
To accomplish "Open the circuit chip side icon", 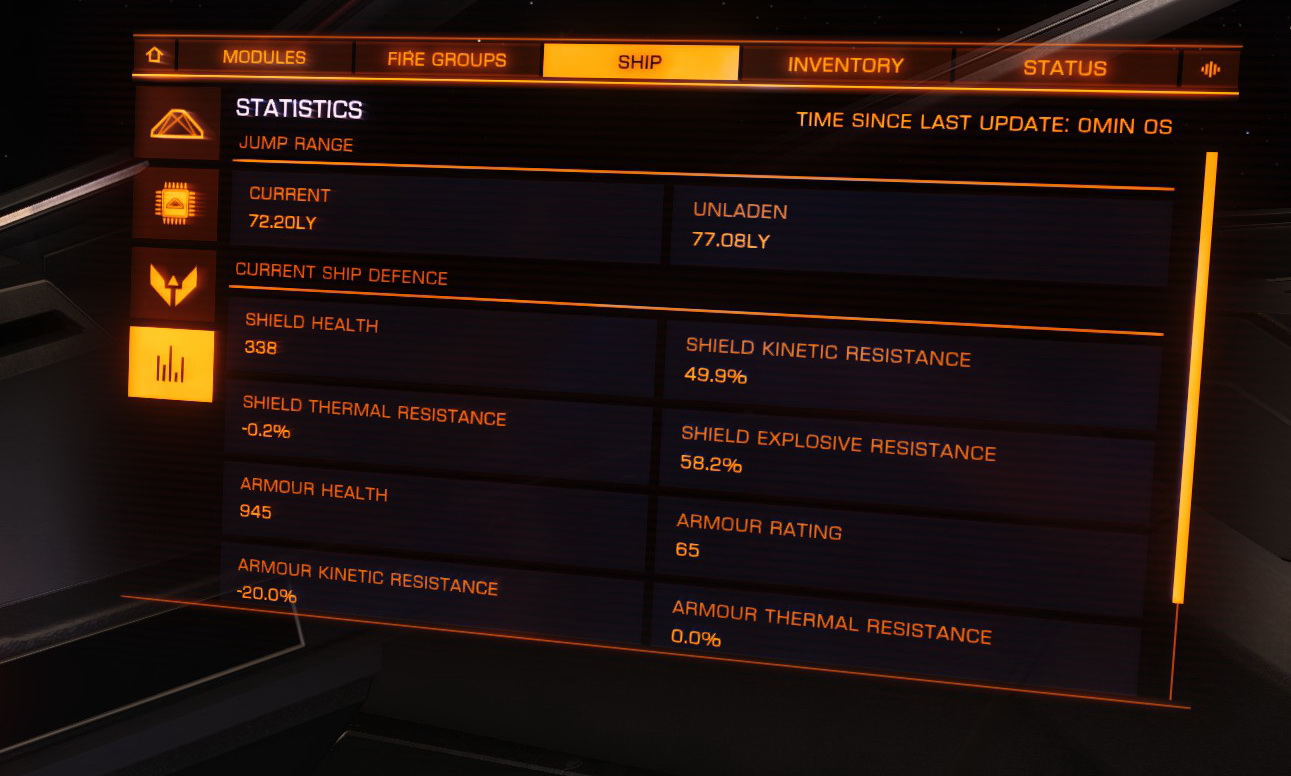I will click(175, 204).
